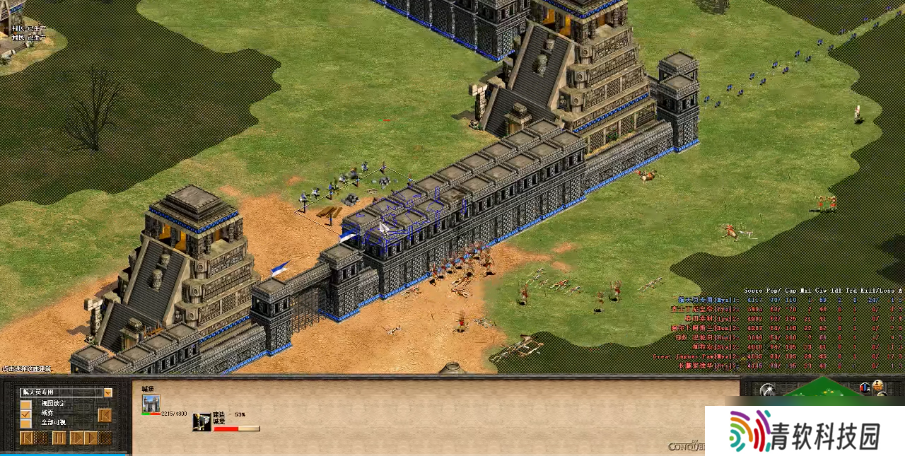Click the single-arrow play button
Viewport: 905px width, 456px height.
75,438
